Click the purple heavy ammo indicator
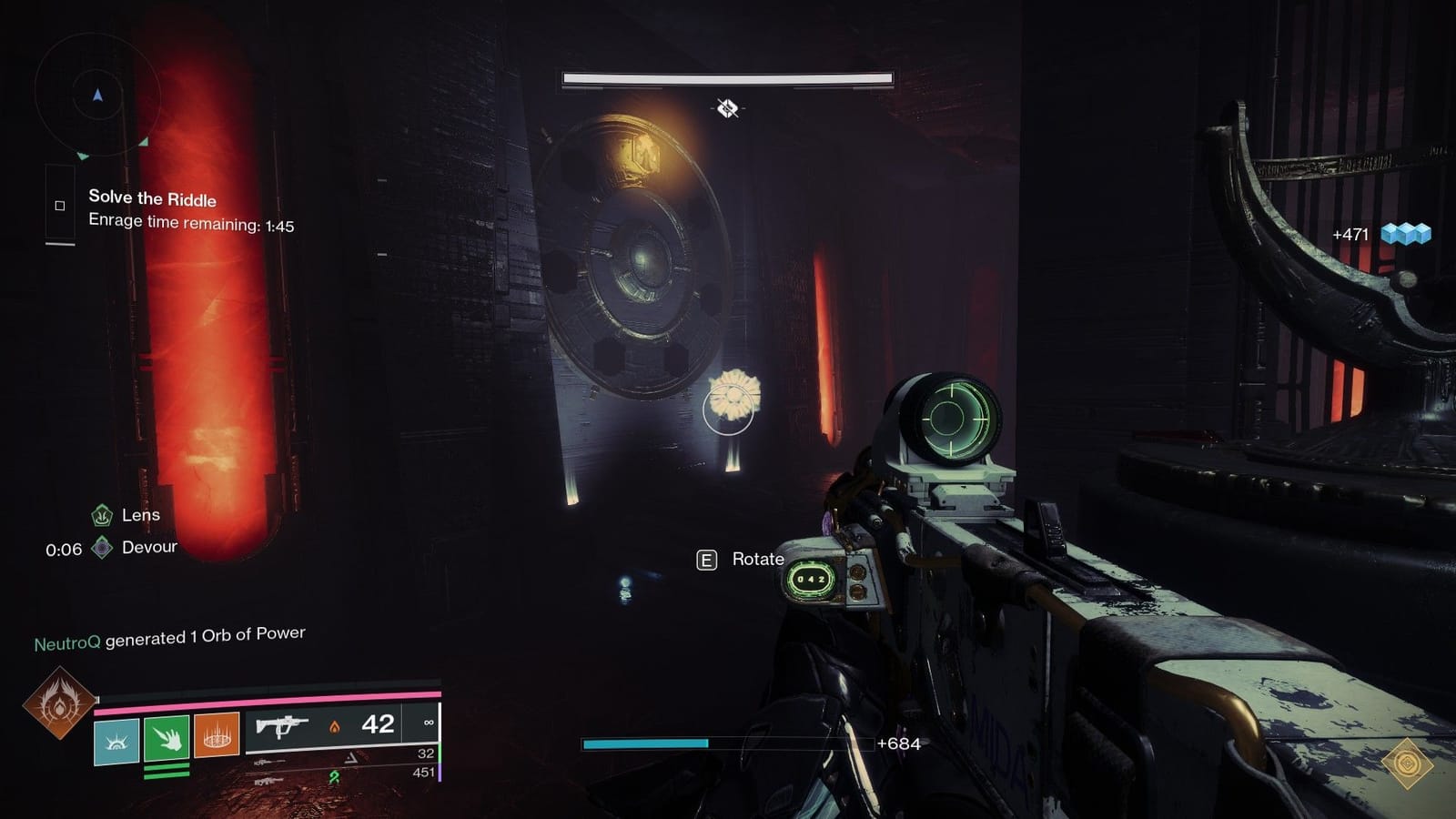1456x819 pixels. [x=441, y=773]
